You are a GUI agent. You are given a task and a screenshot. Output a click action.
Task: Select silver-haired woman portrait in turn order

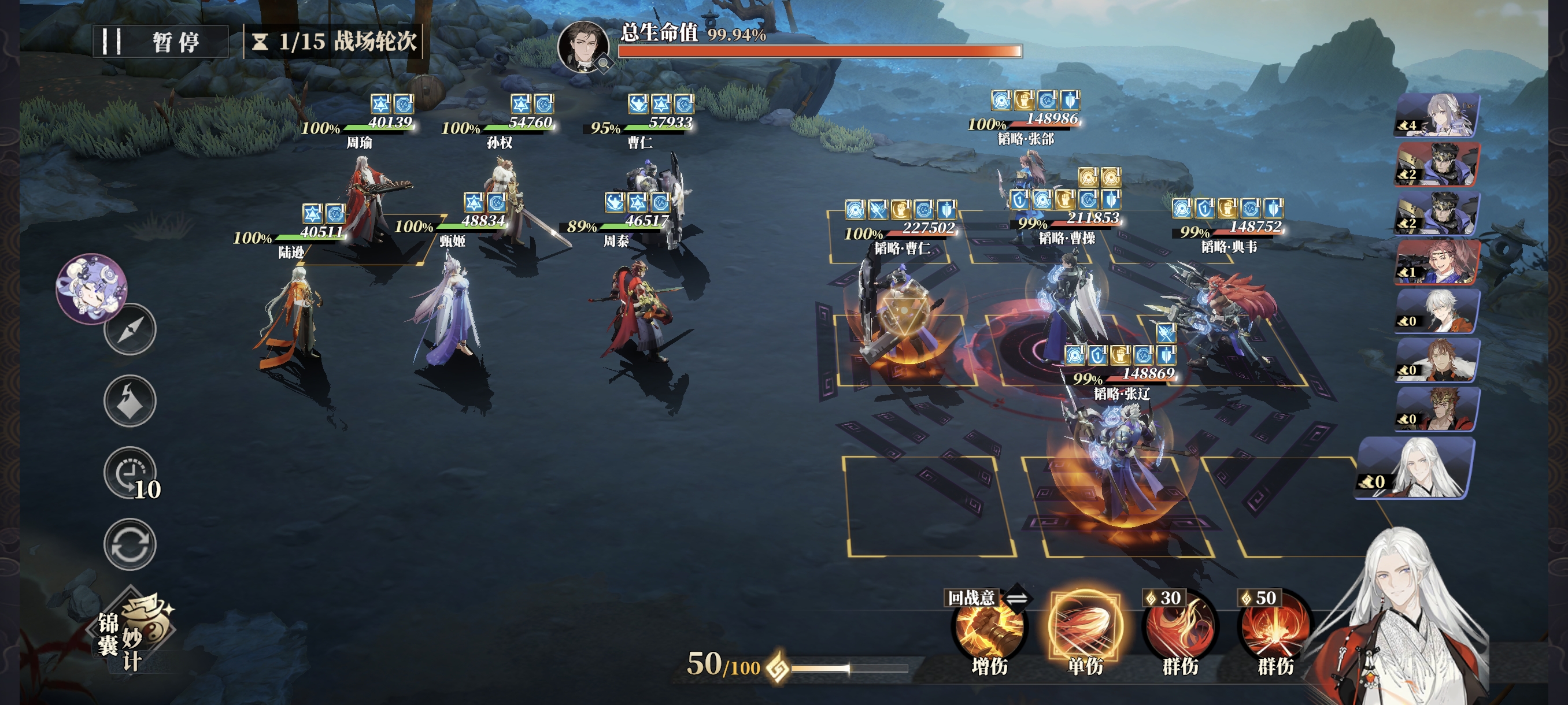[x=1438, y=114]
